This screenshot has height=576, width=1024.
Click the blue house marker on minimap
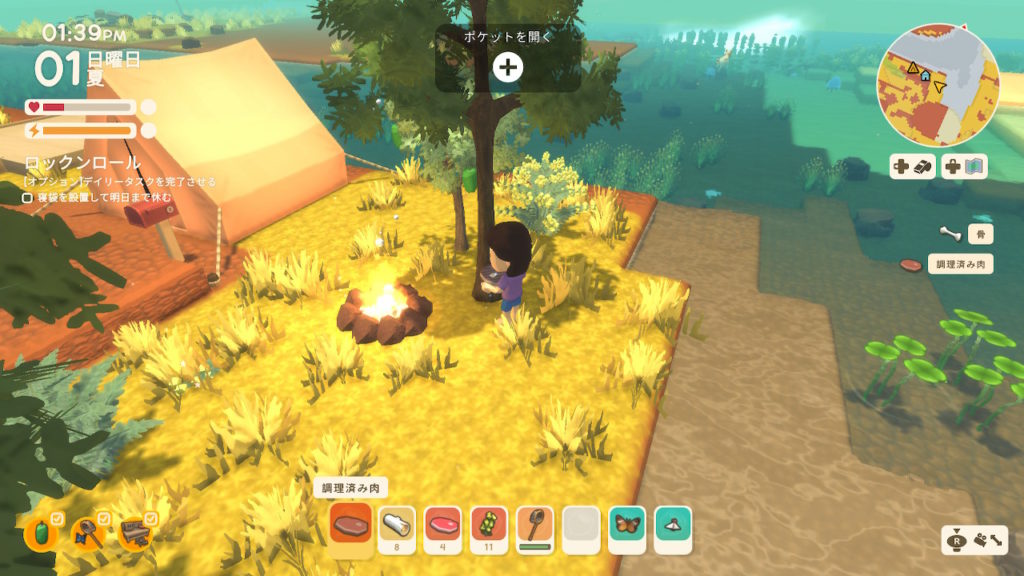click(926, 75)
